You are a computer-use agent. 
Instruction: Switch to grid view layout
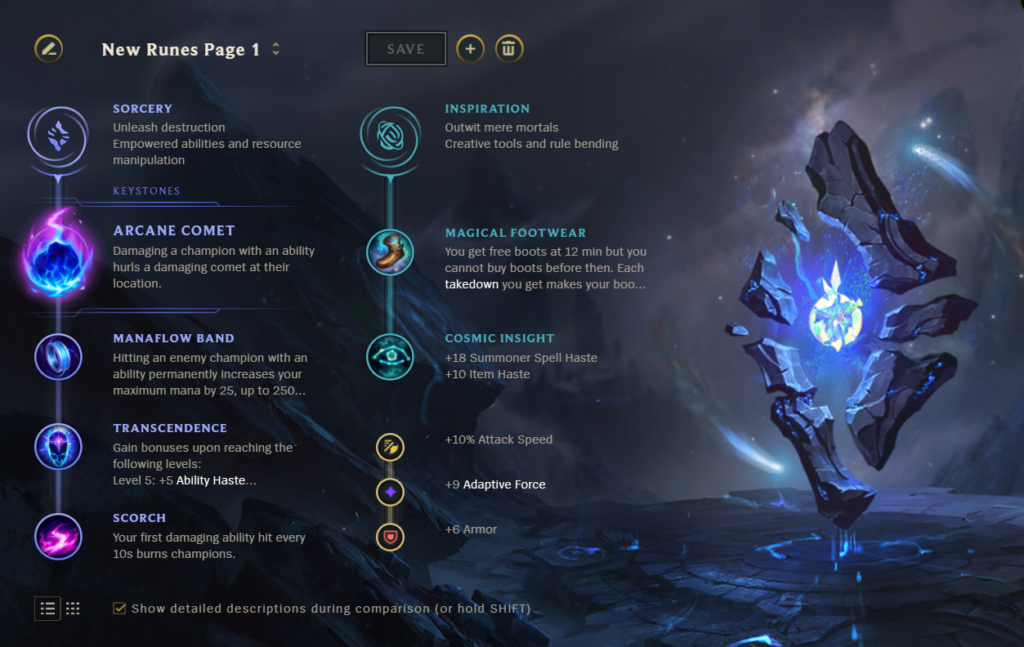point(73,608)
